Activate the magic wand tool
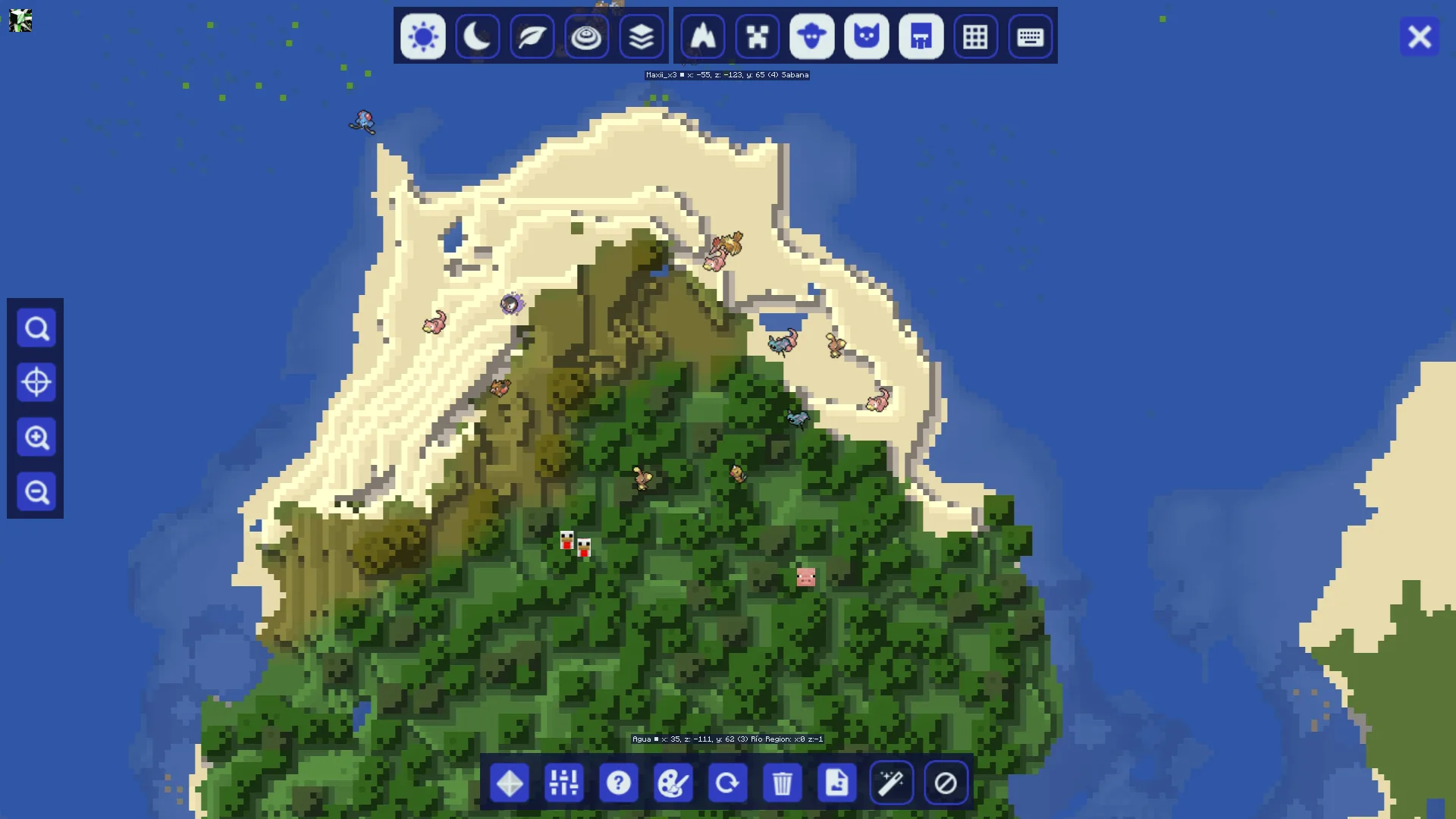This screenshot has width=1456, height=819. coord(892,783)
